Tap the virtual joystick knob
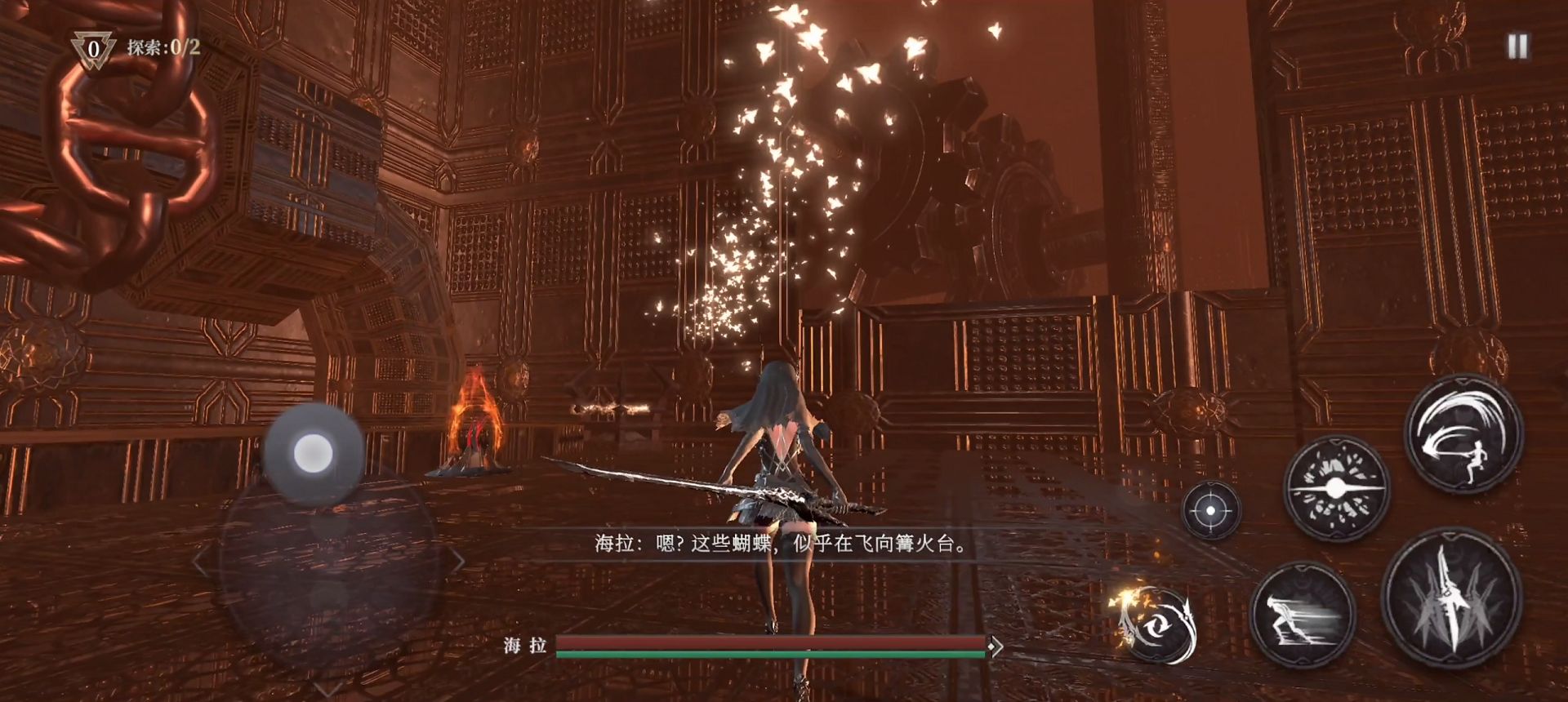 pos(311,451)
